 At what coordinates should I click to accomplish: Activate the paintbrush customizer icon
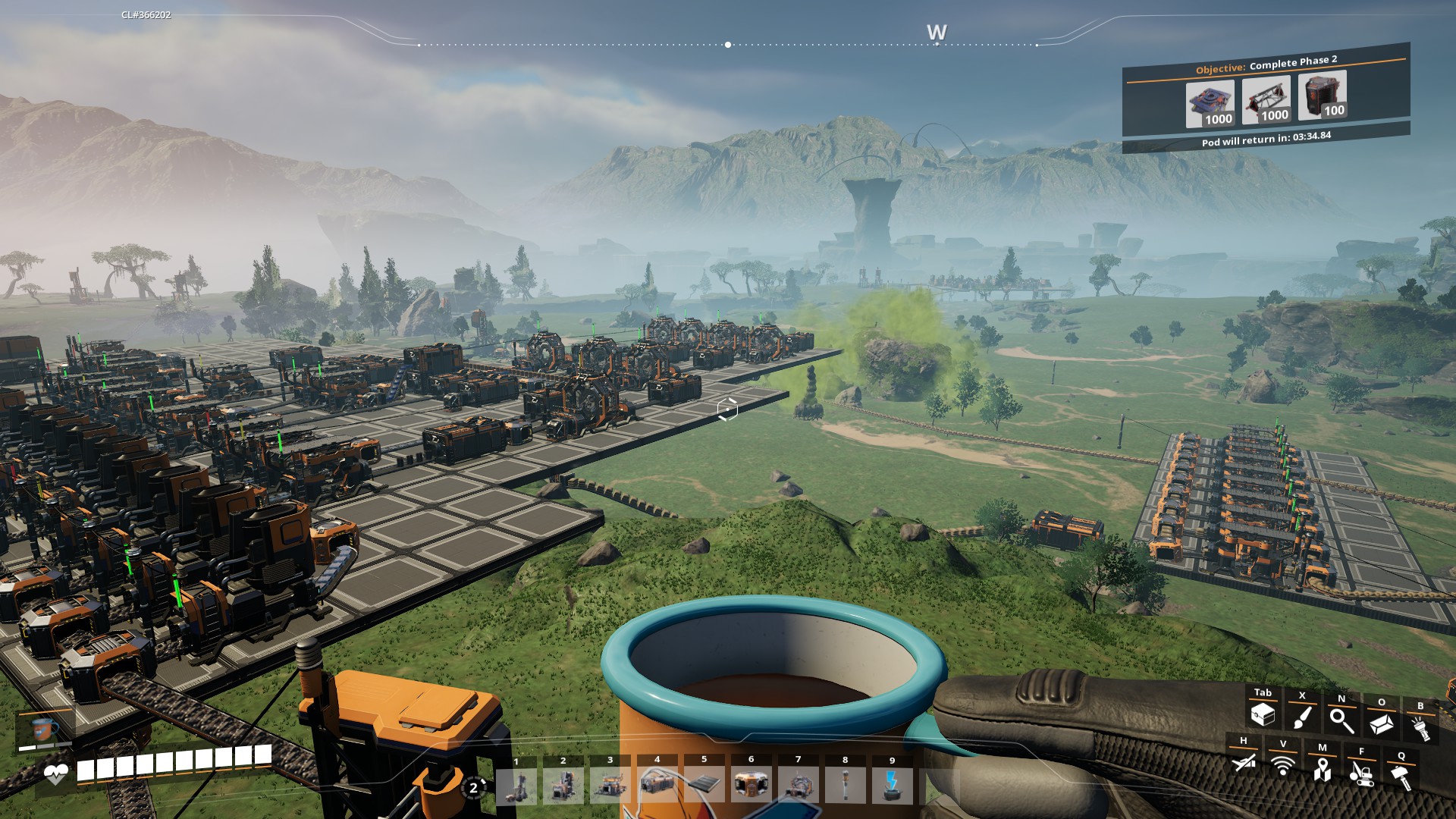[x=1302, y=717]
